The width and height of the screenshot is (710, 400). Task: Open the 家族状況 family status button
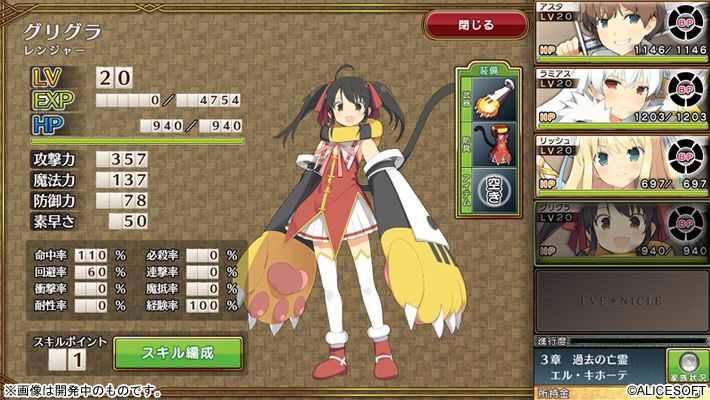[x=683, y=364]
